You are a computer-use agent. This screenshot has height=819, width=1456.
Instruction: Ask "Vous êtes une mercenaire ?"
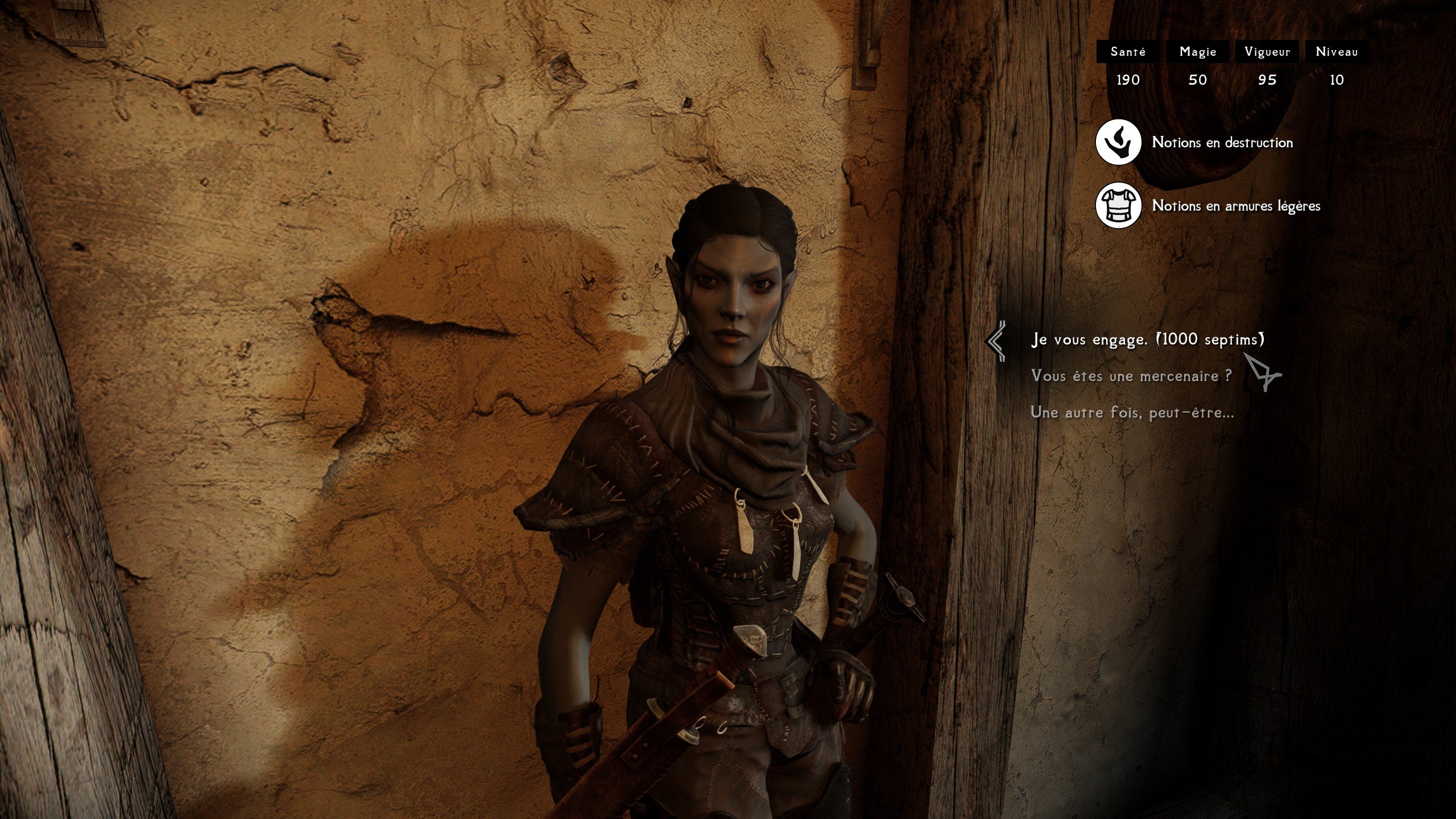coord(1131,376)
